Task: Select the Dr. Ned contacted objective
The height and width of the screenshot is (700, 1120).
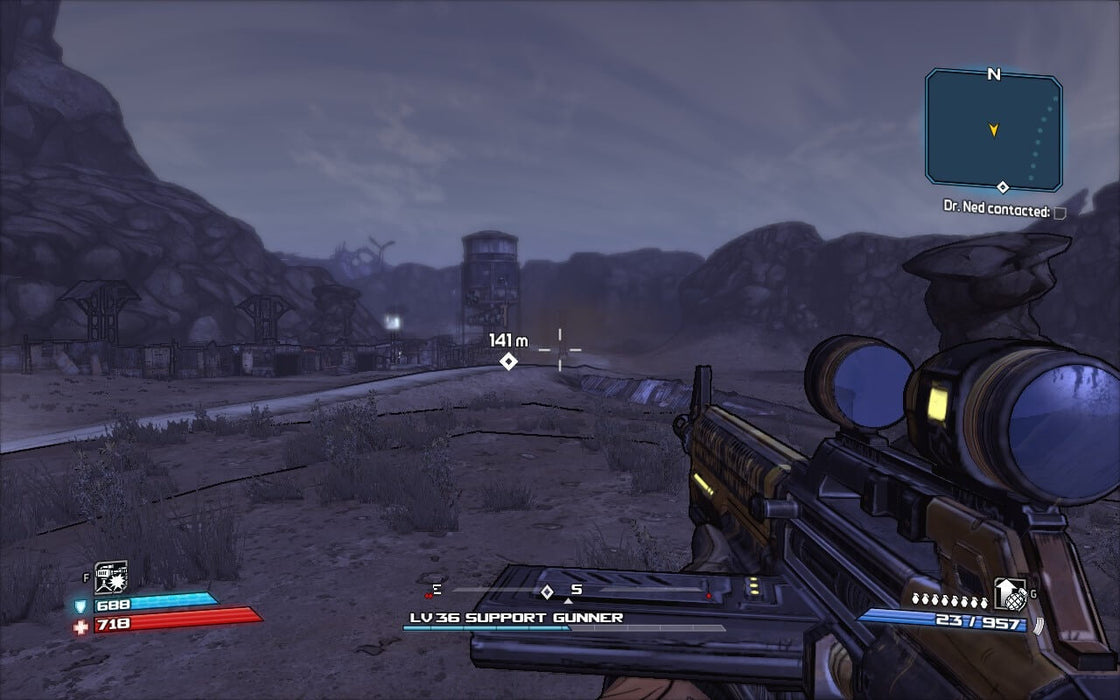Action: [x=996, y=211]
